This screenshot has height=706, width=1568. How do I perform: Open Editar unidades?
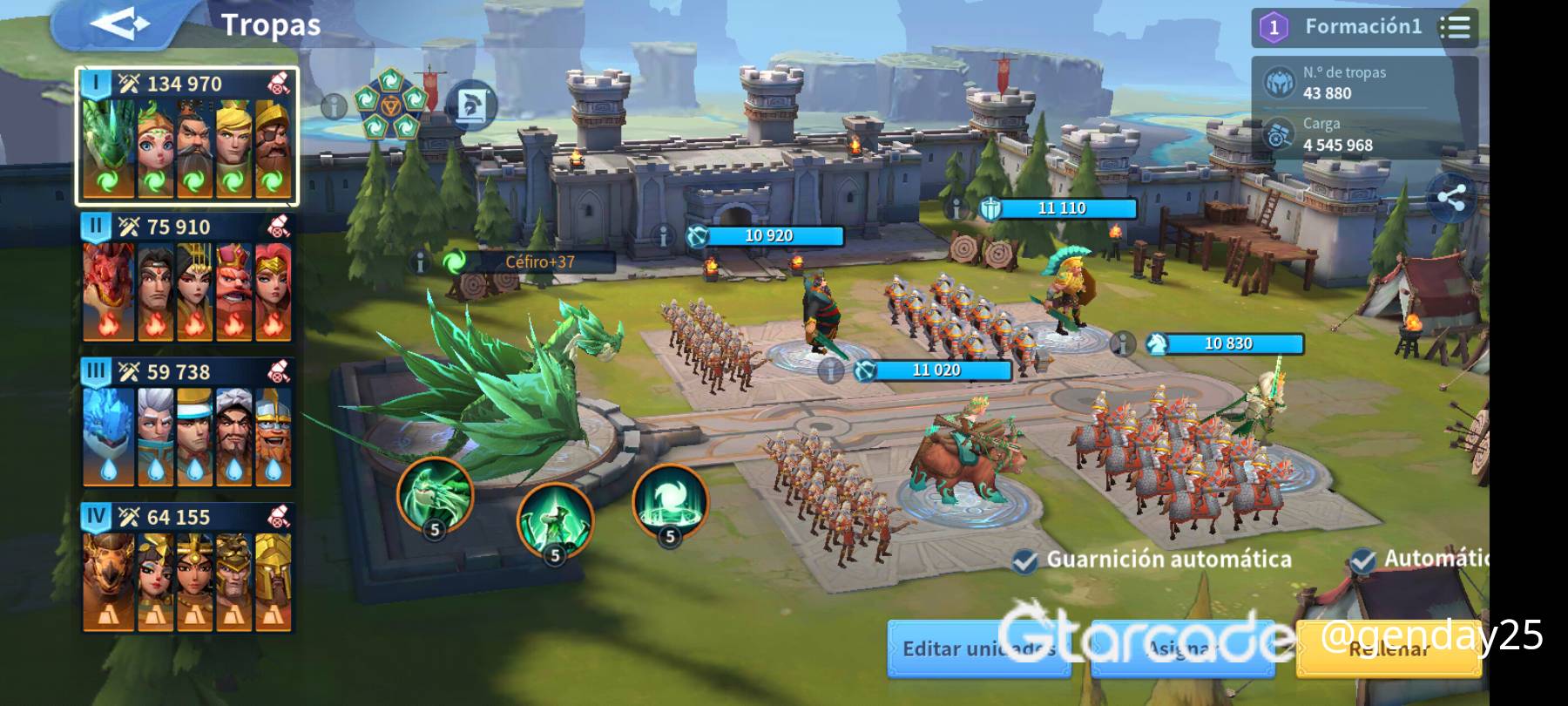978,648
